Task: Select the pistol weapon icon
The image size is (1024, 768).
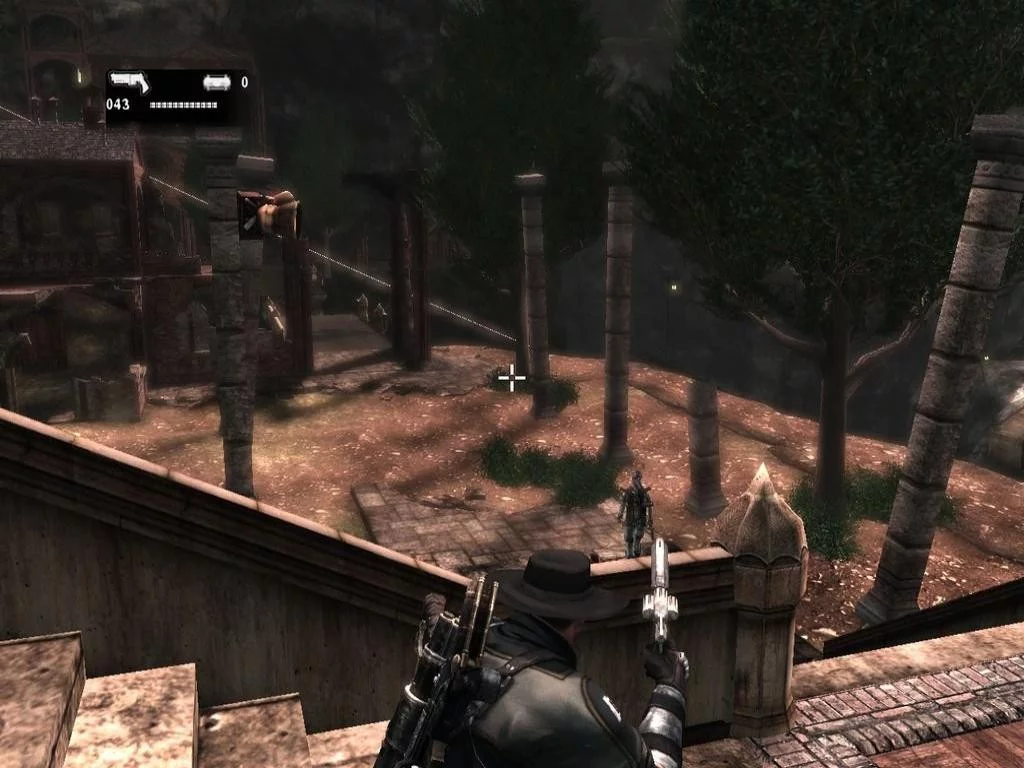Action: pos(128,82)
